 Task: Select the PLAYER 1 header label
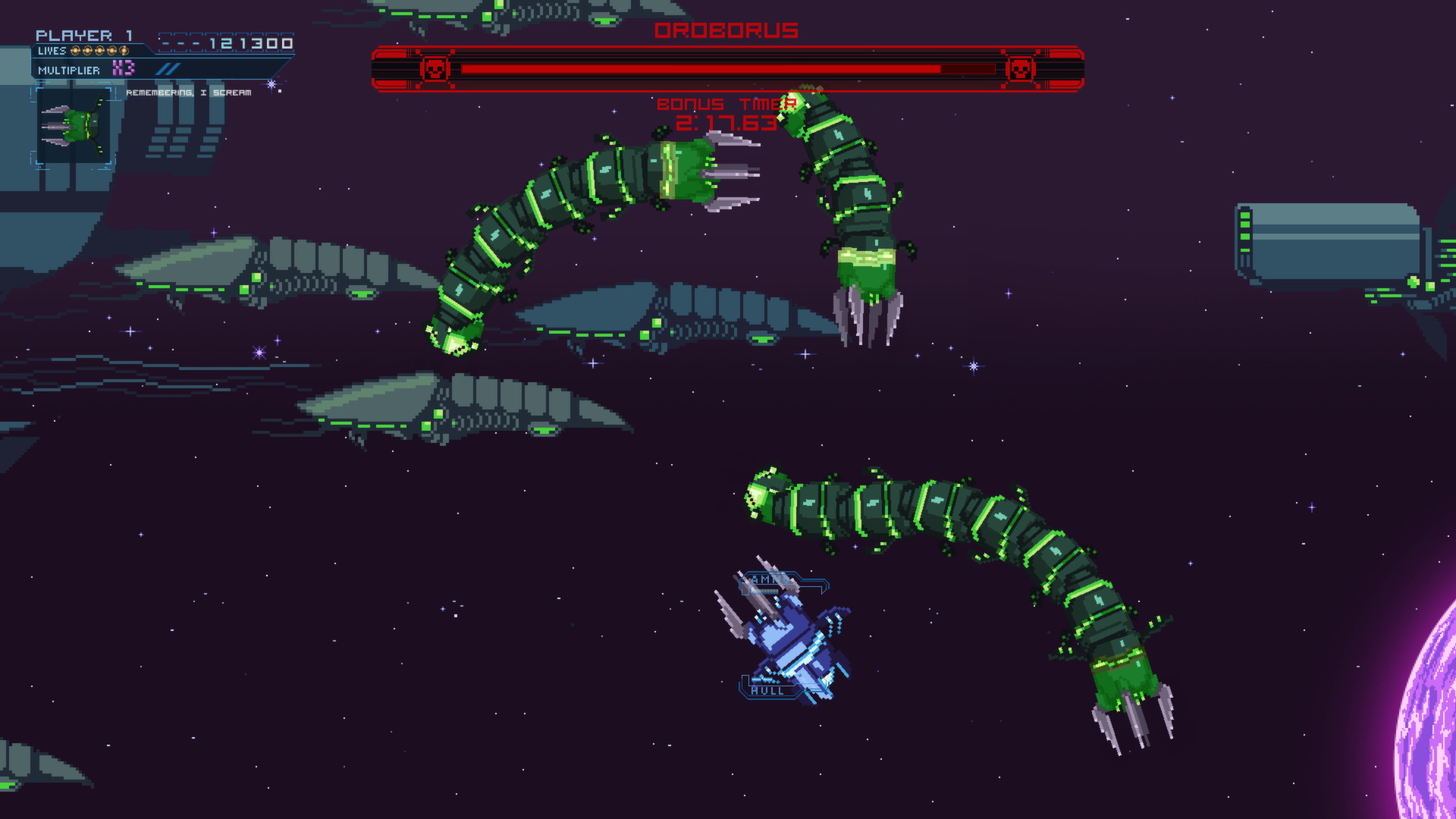[x=83, y=35]
